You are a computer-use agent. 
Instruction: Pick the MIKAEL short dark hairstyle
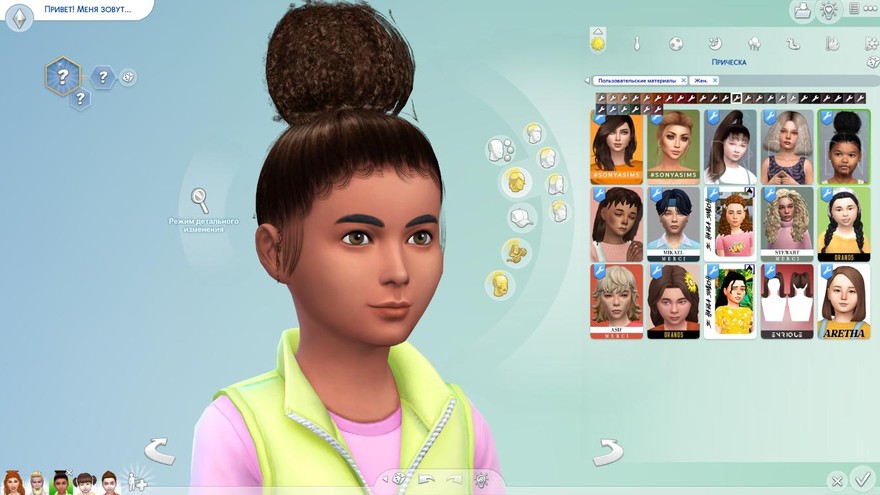point(672,223)
